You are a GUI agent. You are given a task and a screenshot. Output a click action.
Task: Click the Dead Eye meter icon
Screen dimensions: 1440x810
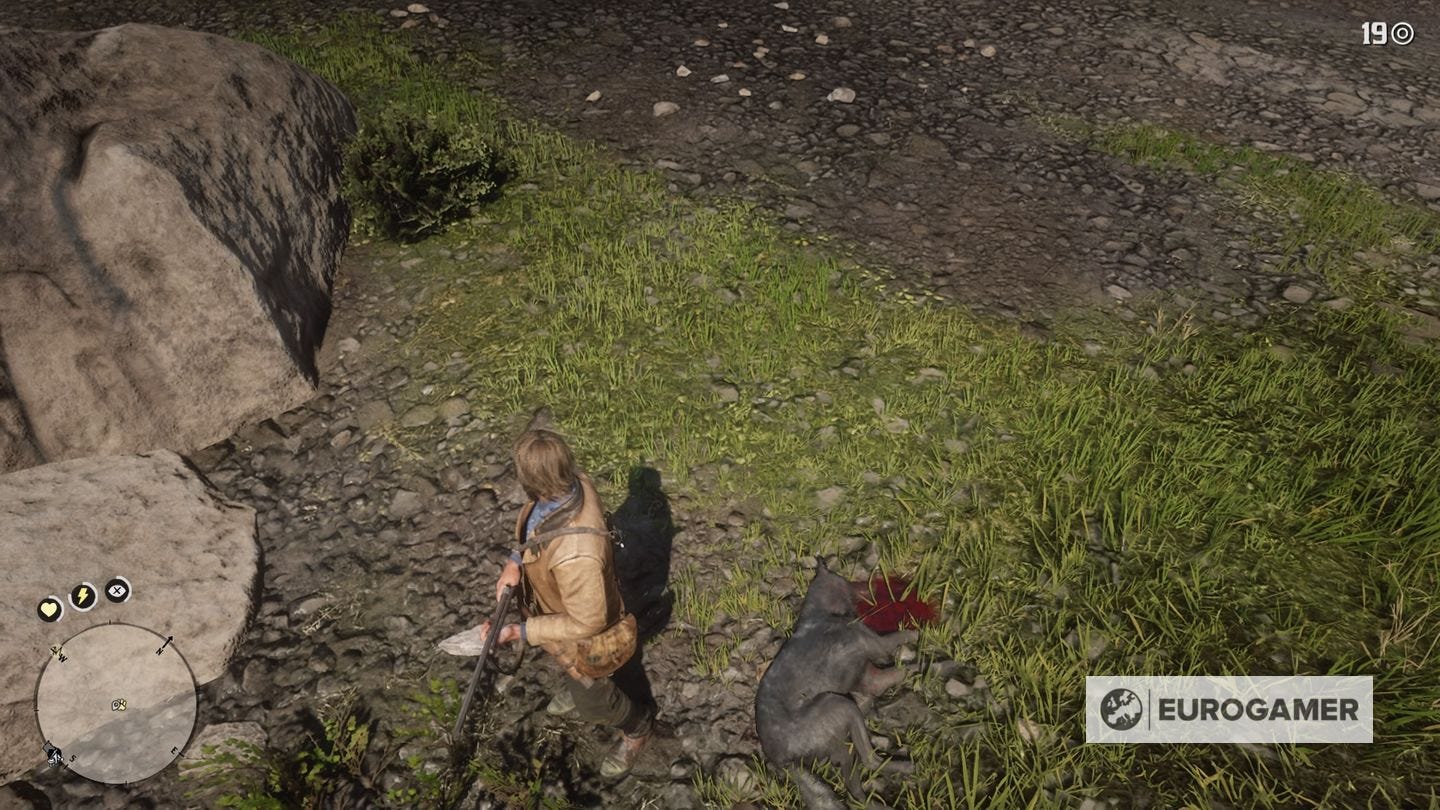click(x=116, y=592)
